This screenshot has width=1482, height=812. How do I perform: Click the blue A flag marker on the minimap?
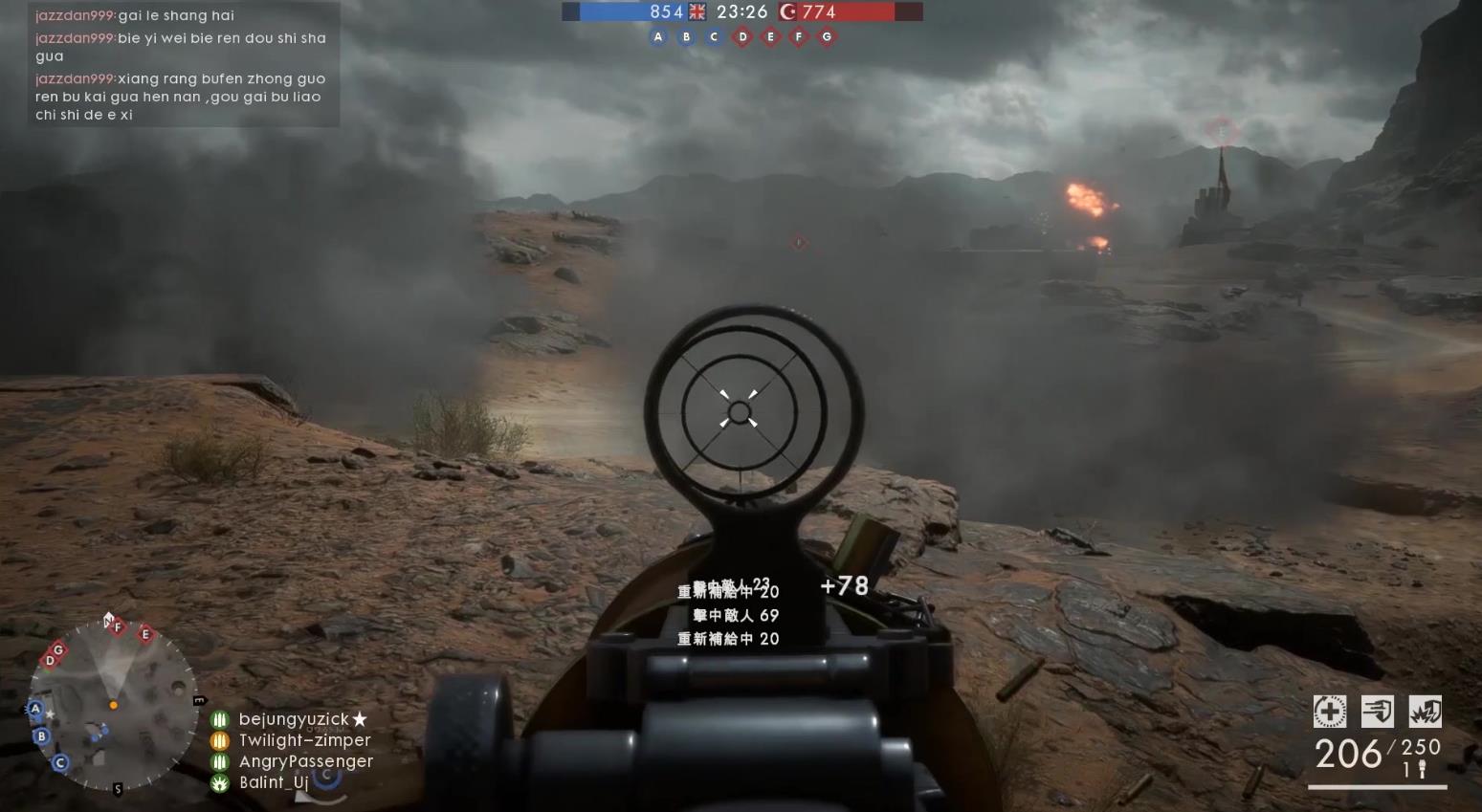pyautogui.click(x=35, y=709)
